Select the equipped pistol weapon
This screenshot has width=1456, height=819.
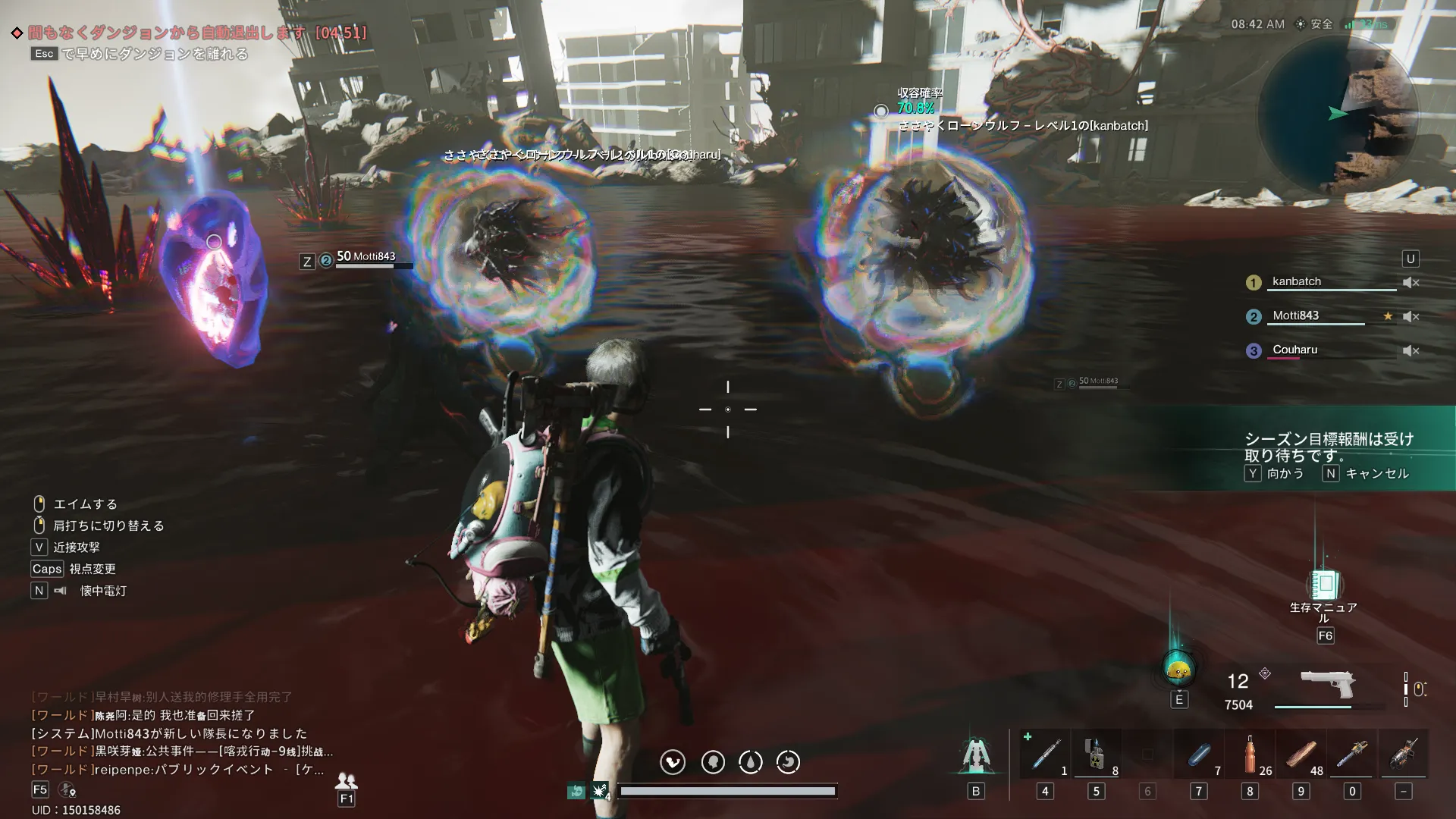pyautogui.click(x=1327, y=684)
